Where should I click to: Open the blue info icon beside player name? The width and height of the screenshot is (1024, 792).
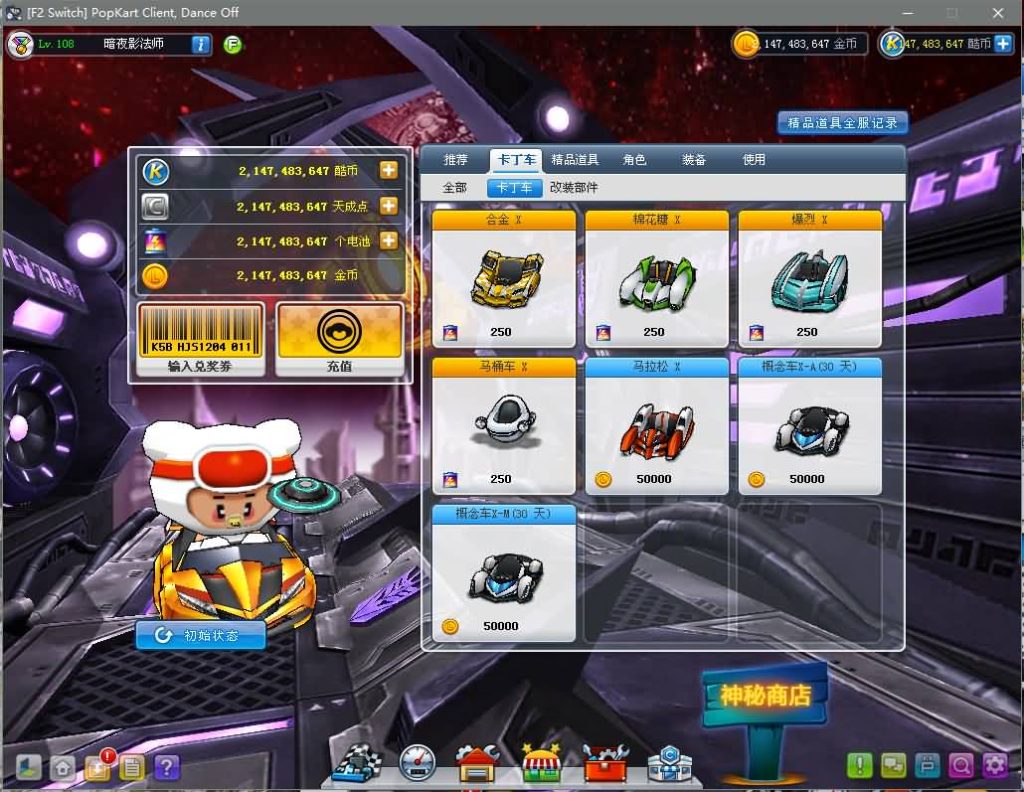[x=200, y=44]
